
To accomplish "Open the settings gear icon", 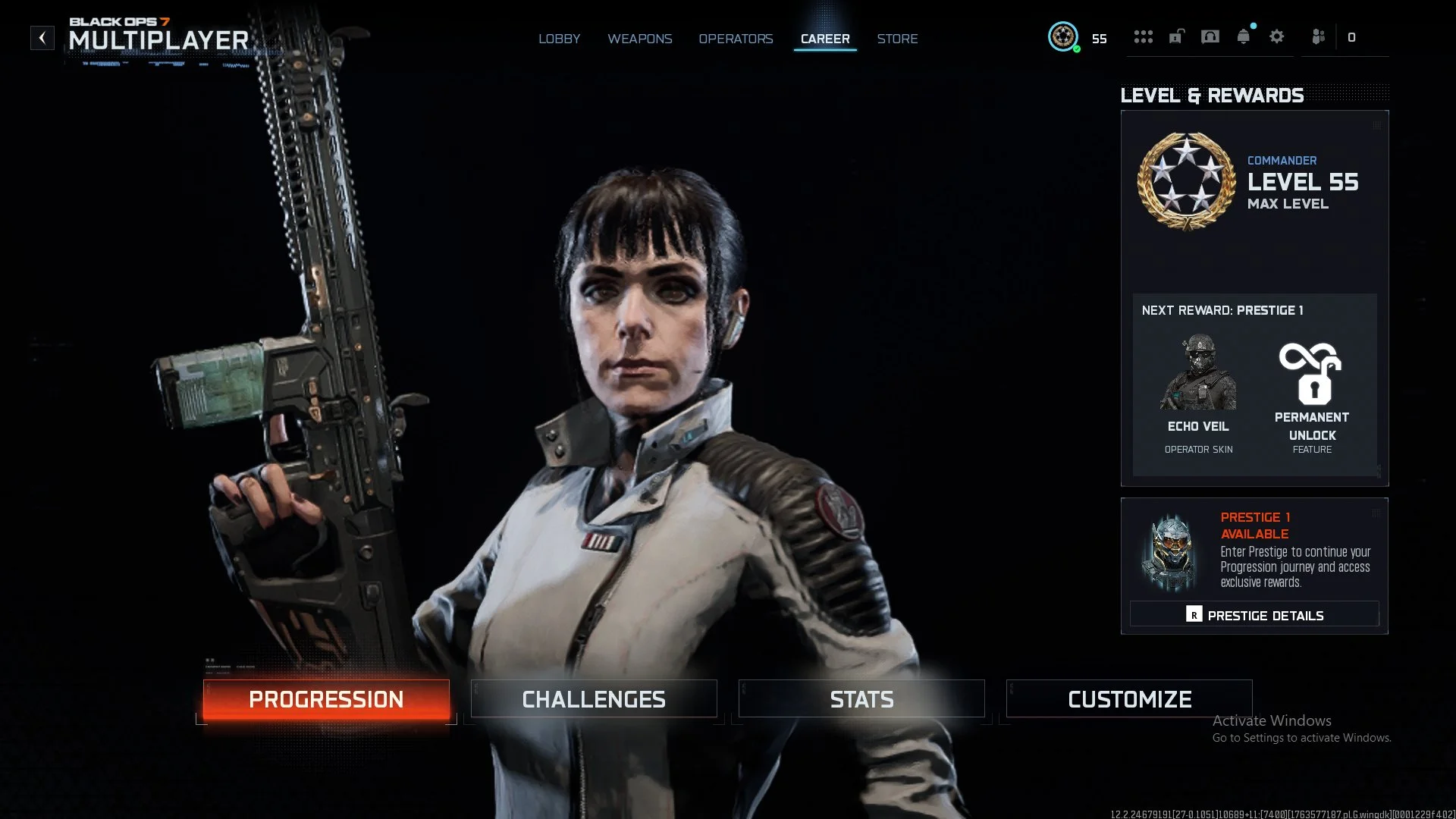I will [1277, 36].
